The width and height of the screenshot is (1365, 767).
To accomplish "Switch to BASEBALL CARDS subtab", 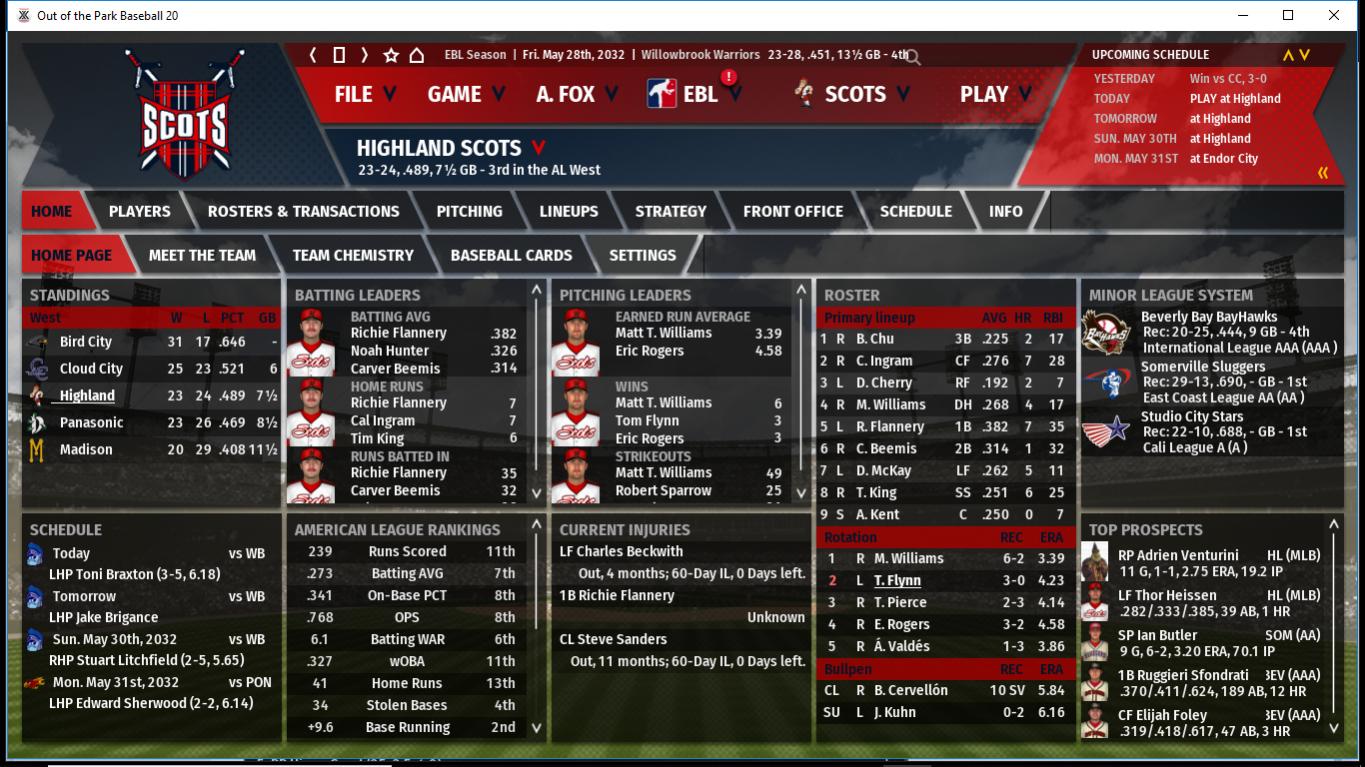I will [511, 255].
